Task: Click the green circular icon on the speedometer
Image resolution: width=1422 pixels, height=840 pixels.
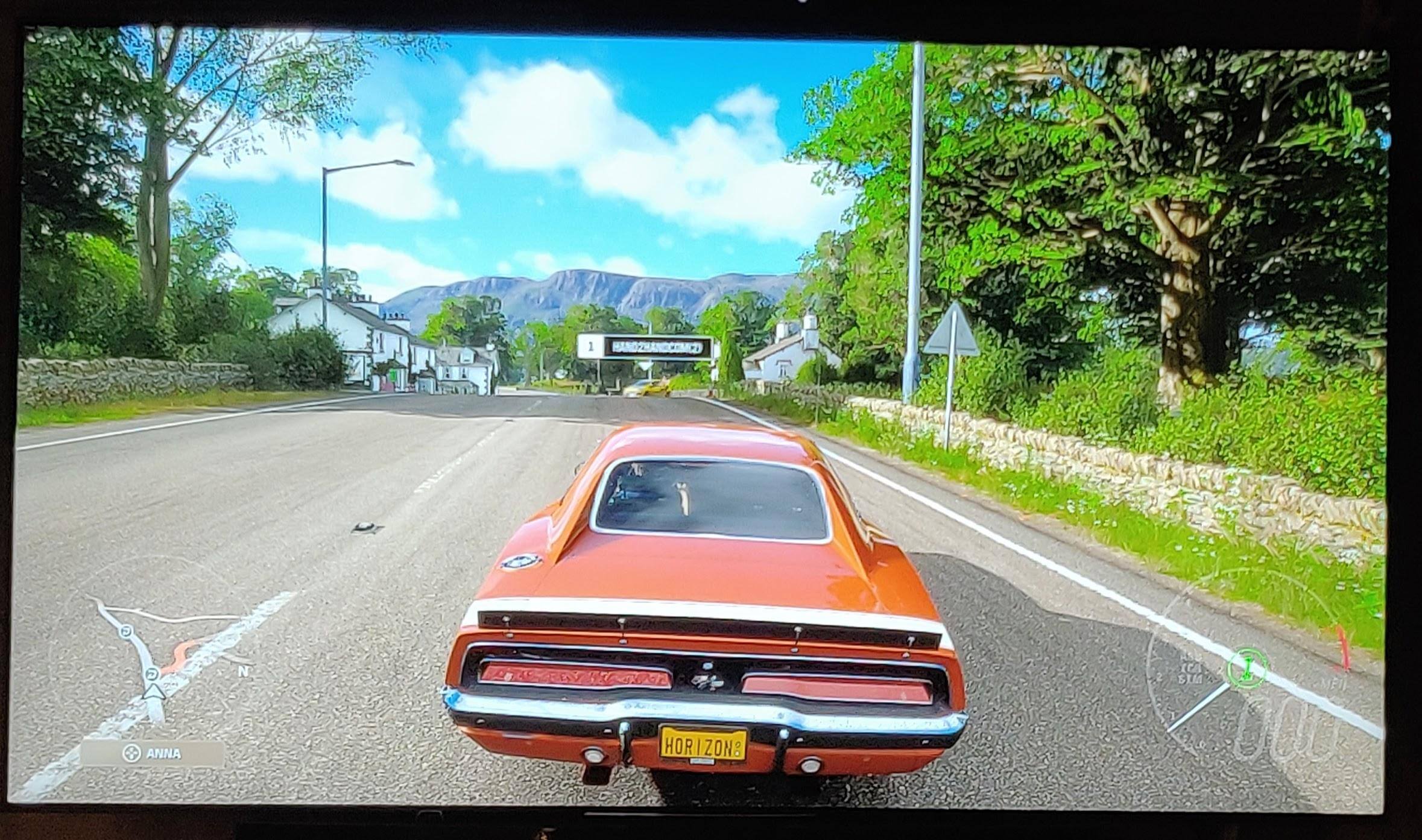Action: point(1248,667)
